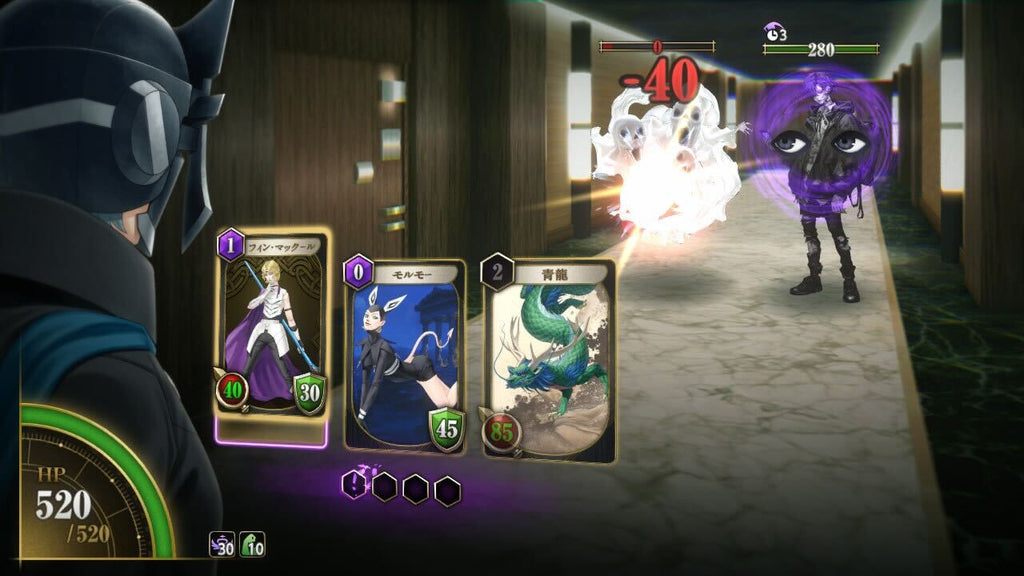The image size is (1024, 576).
Task: Inspect the purple wing status icon
Action: (222, 544)
